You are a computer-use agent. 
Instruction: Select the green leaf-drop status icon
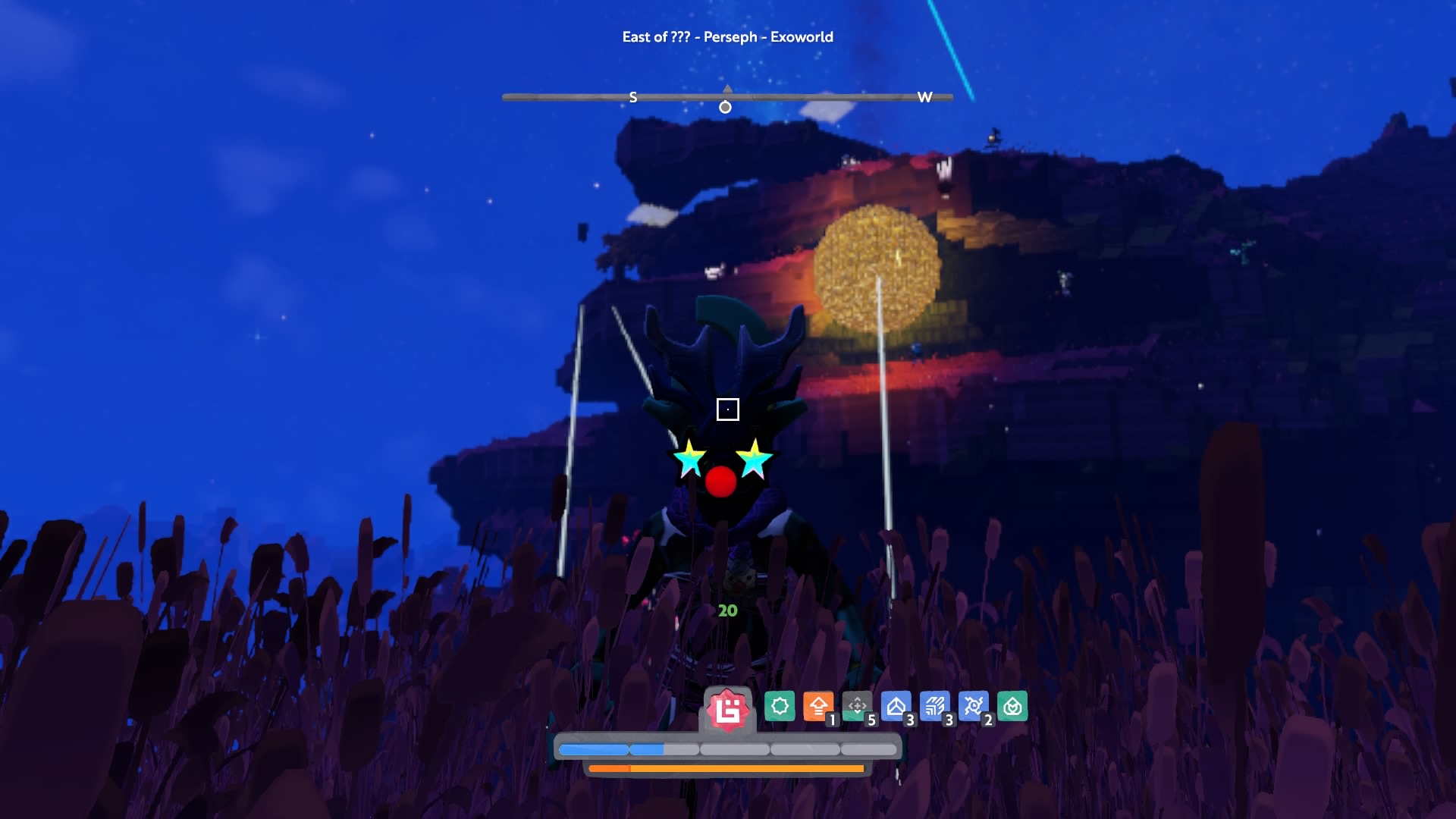point(1012,707)
